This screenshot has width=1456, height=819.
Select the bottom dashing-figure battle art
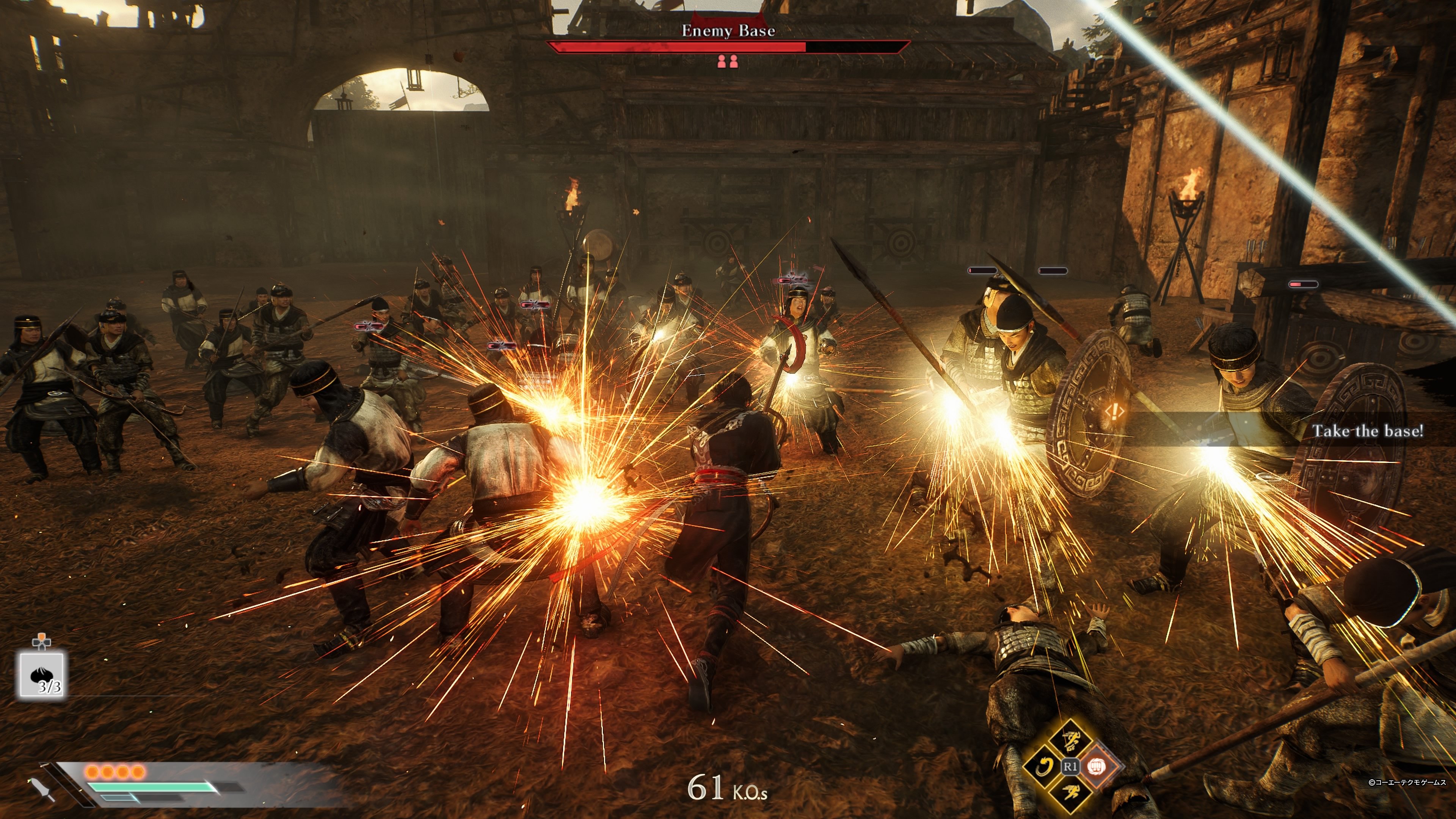(1070, 792)
